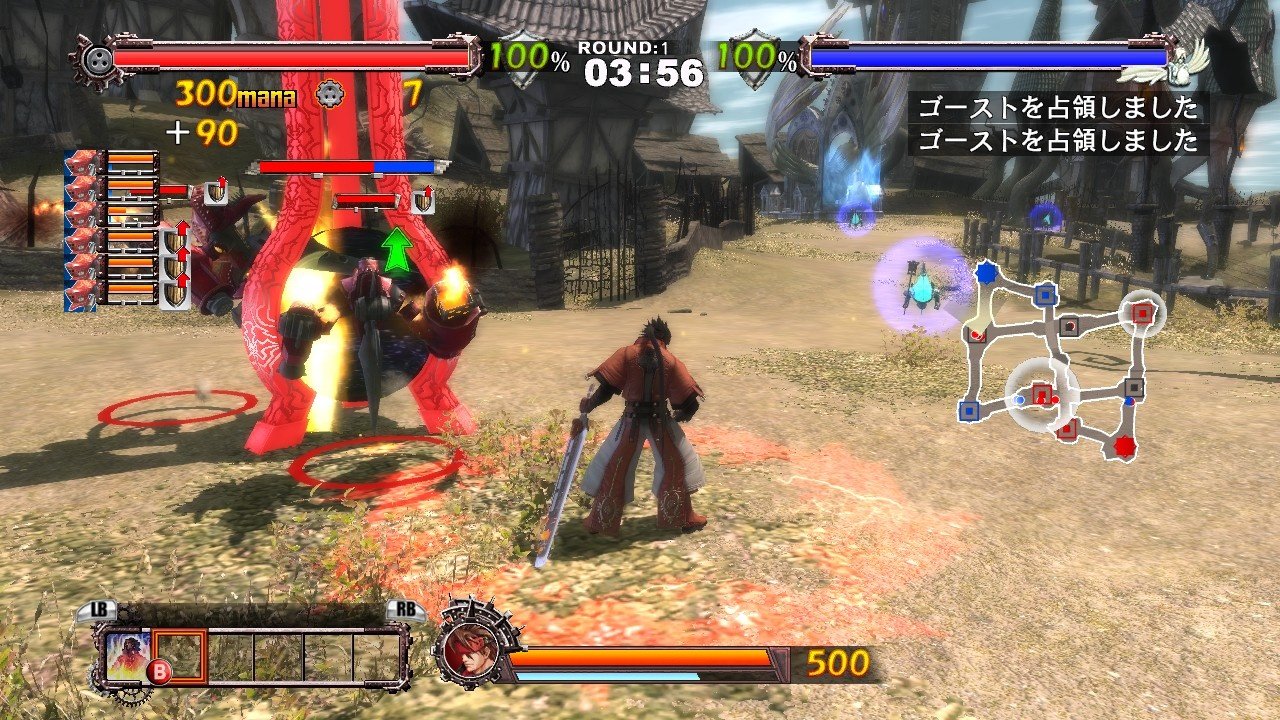Image resolution: width=1280 pixels, height=720 pixels.
Task: Select the angel wing emblem near the blue bar
Action: tap(1181, 62)
